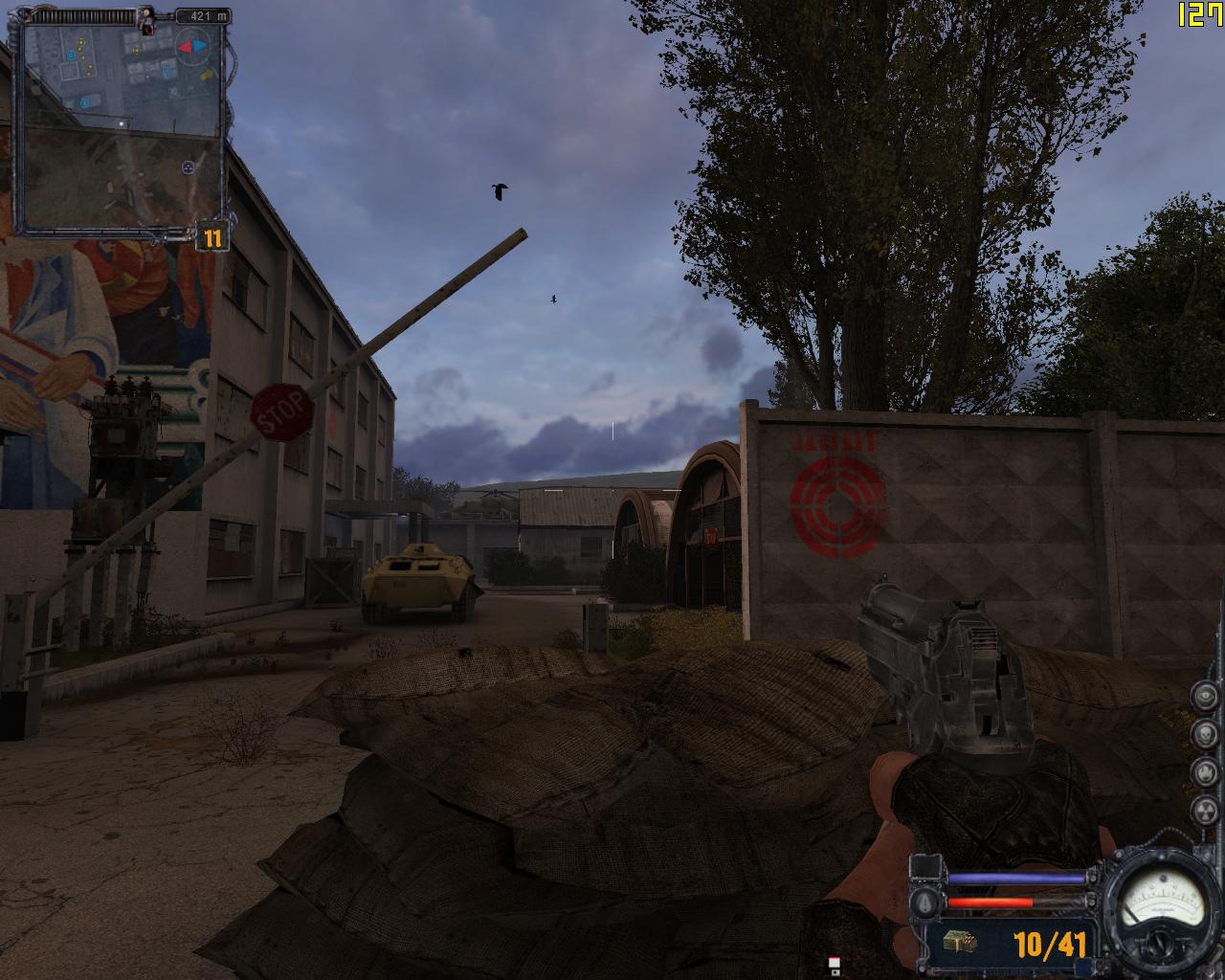Select the ammo box type icon

pos(960,942)
